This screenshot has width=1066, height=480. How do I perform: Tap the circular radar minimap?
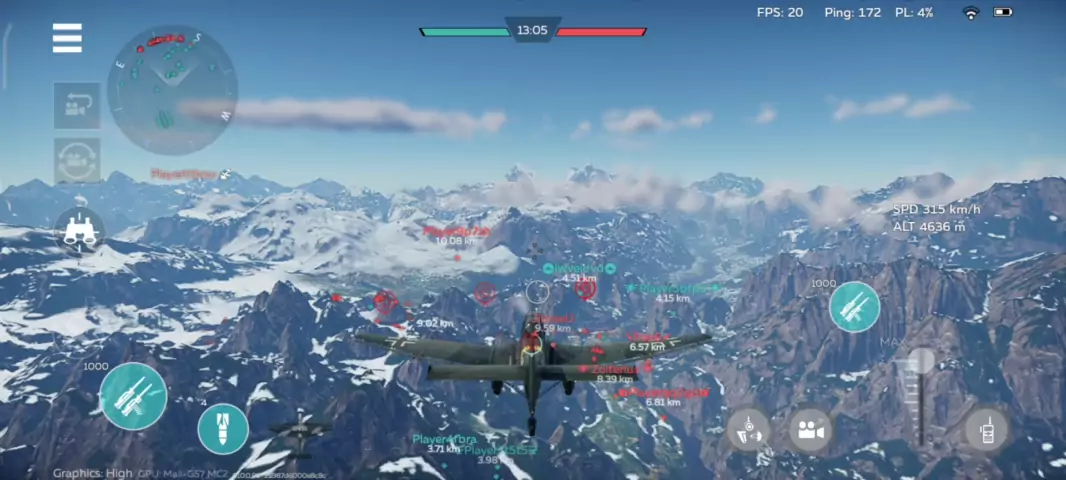click(172, 90)
